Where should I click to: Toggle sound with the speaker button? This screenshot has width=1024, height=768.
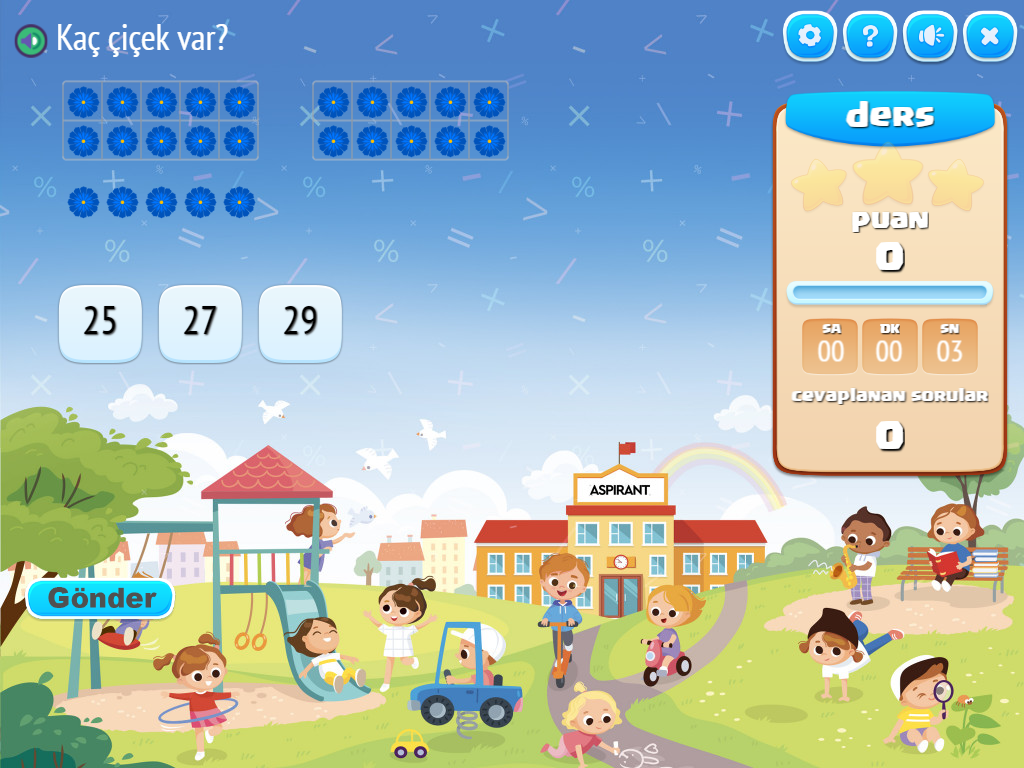[930, 37]
